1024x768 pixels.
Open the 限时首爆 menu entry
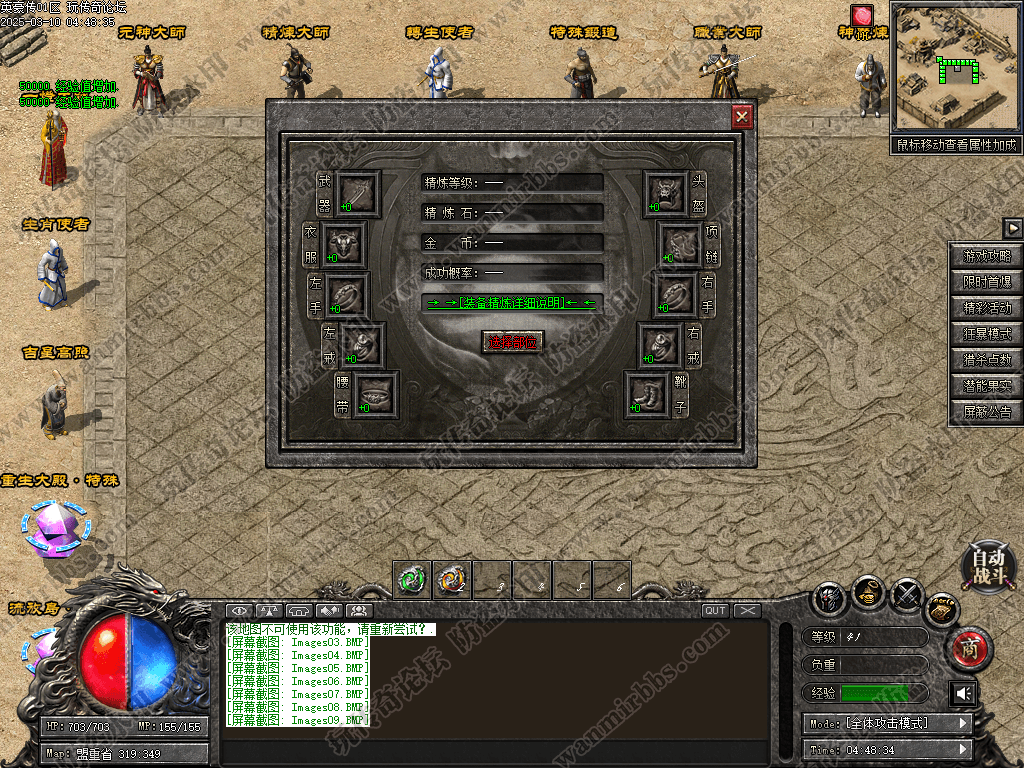(987, 282)
